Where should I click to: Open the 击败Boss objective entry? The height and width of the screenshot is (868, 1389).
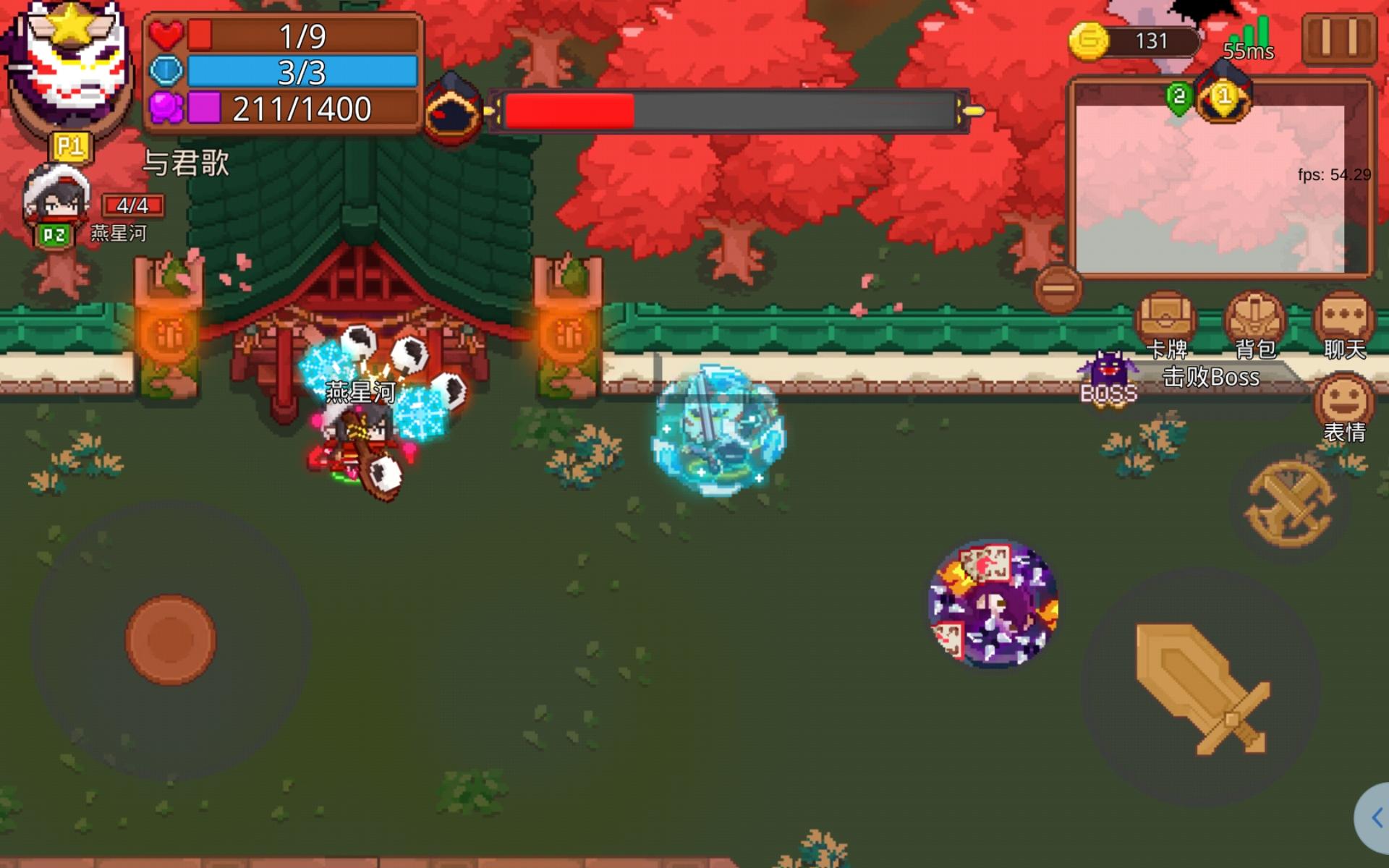coord(1210,378)
